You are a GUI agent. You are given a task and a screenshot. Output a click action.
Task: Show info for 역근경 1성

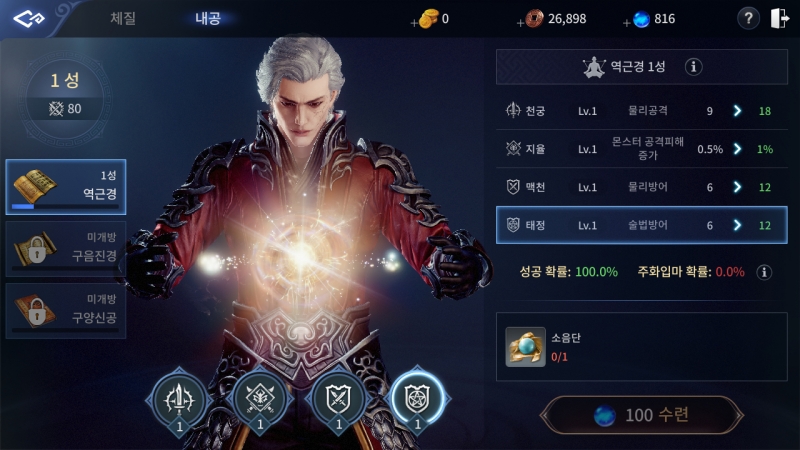pyautogui.click(x=694, y=67)
